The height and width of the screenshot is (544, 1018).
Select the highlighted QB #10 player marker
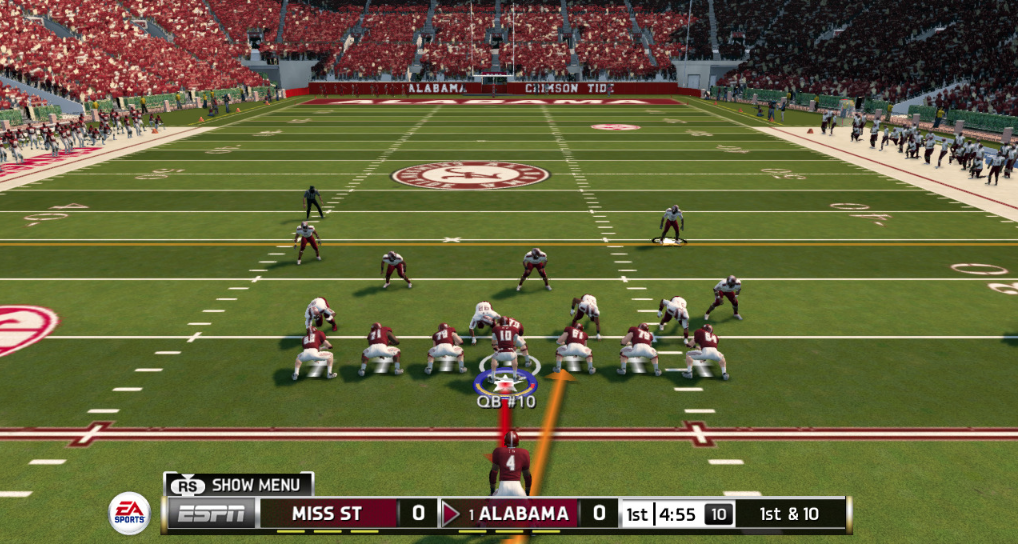tap(506, 383)
